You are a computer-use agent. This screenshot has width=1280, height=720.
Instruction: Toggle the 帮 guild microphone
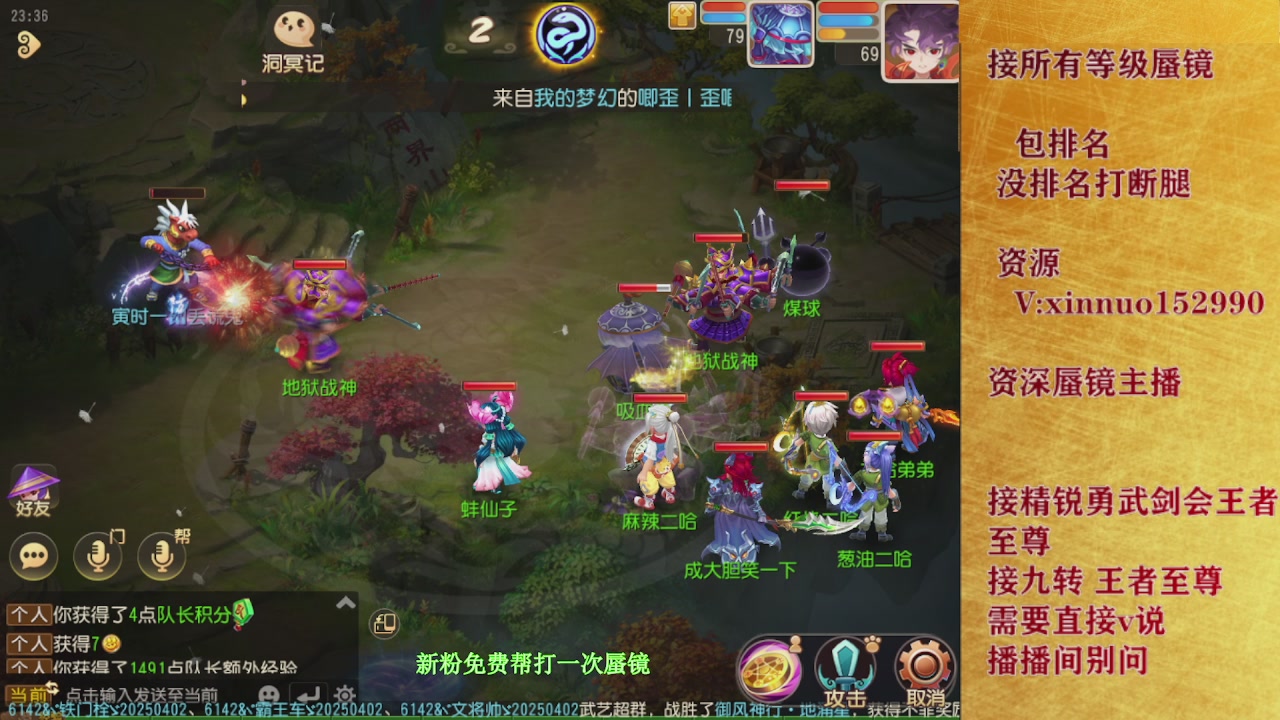[158, 556]
